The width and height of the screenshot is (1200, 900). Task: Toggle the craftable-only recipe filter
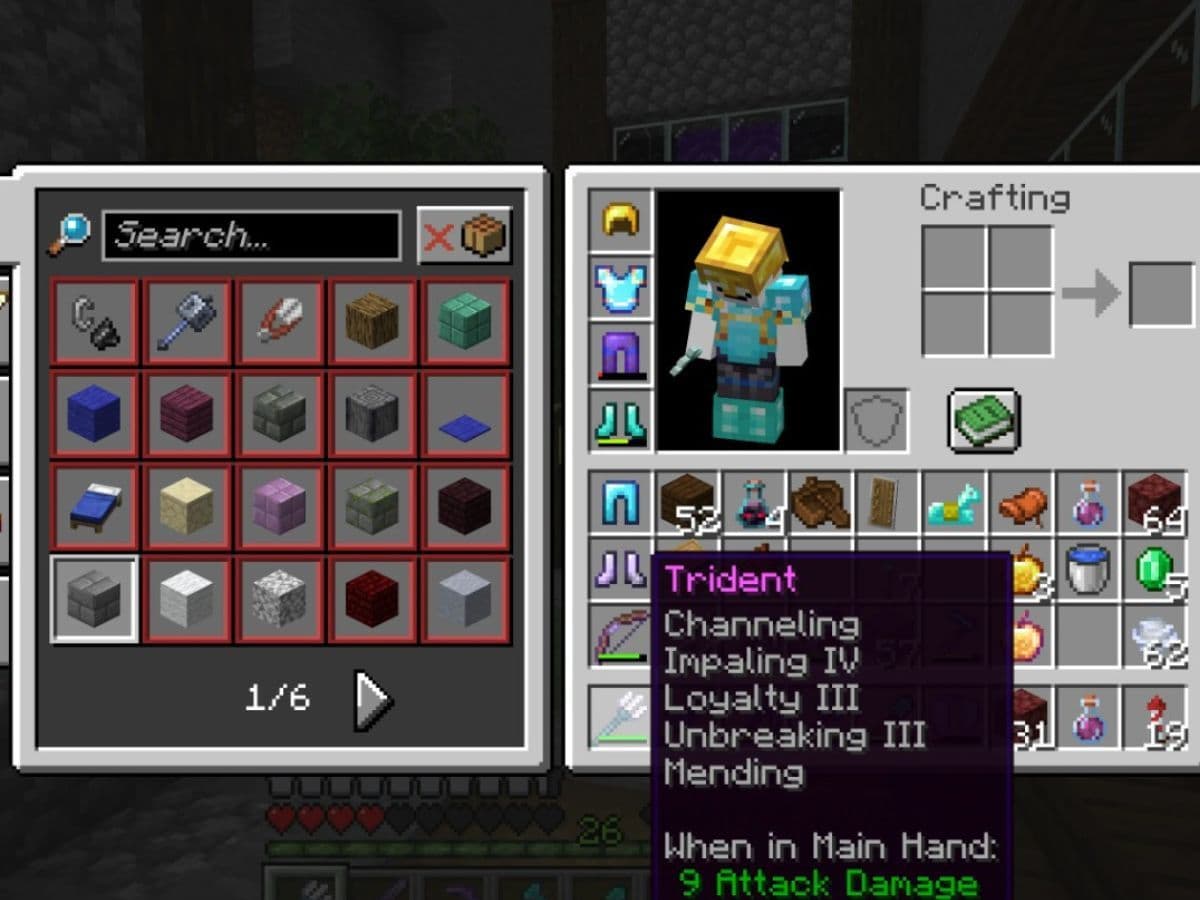[465, 236]
